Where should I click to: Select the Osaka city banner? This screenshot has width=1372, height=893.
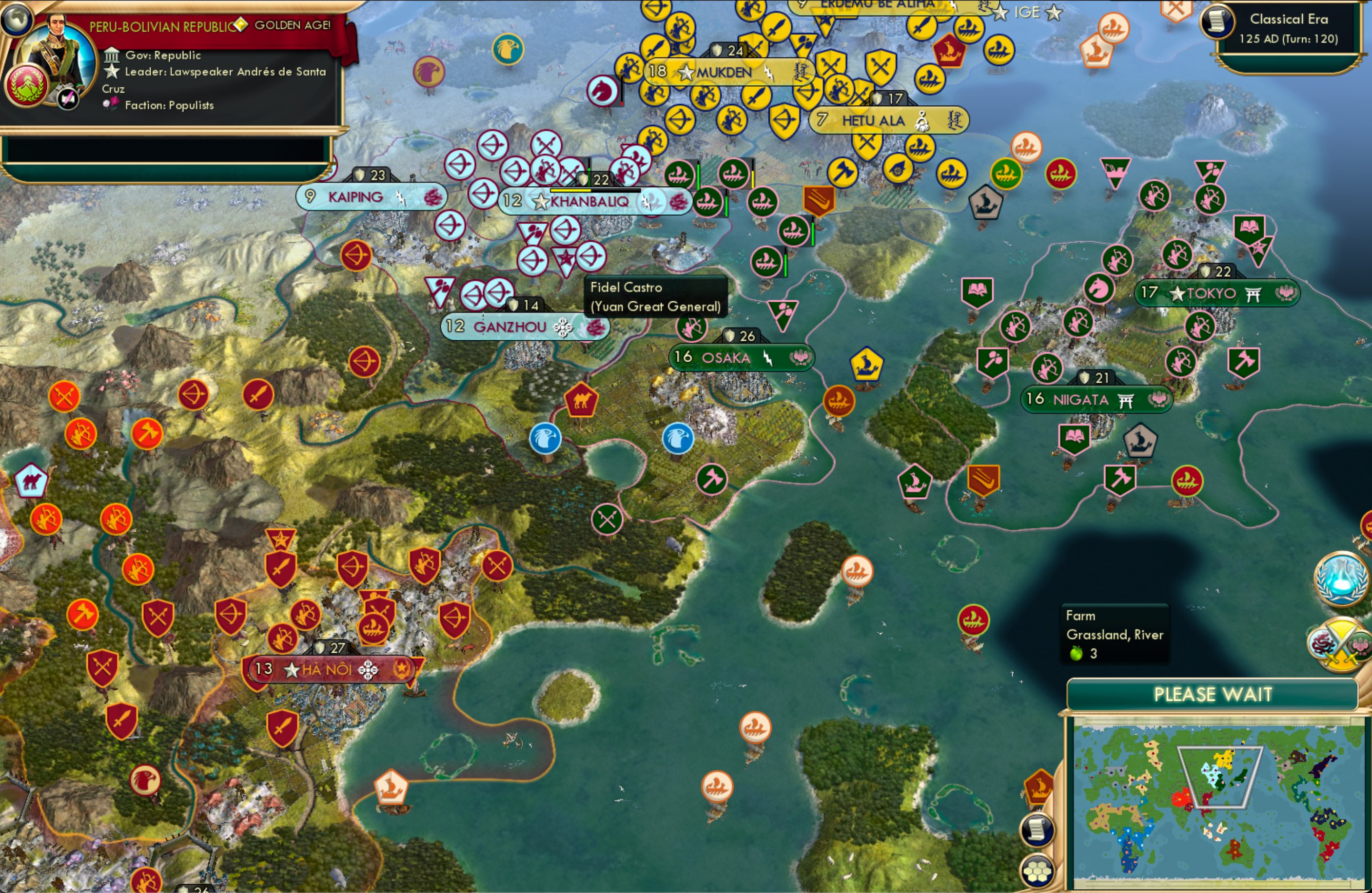coord(741,357)
